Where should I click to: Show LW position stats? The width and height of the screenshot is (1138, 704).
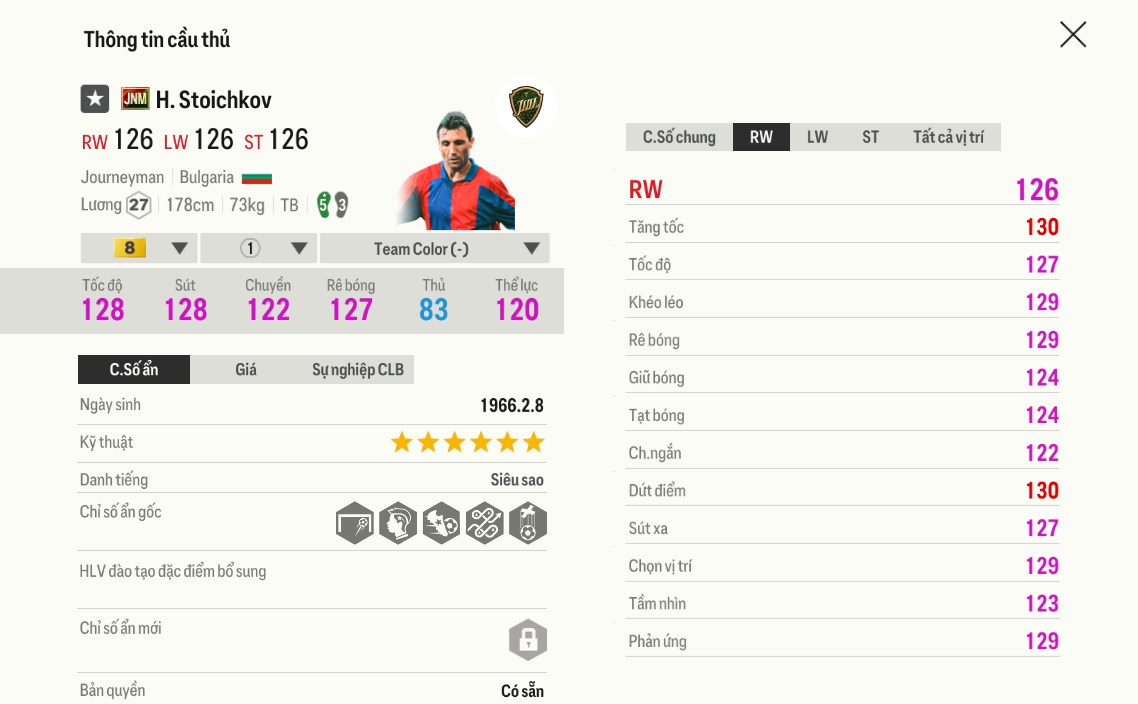[817, 137]
